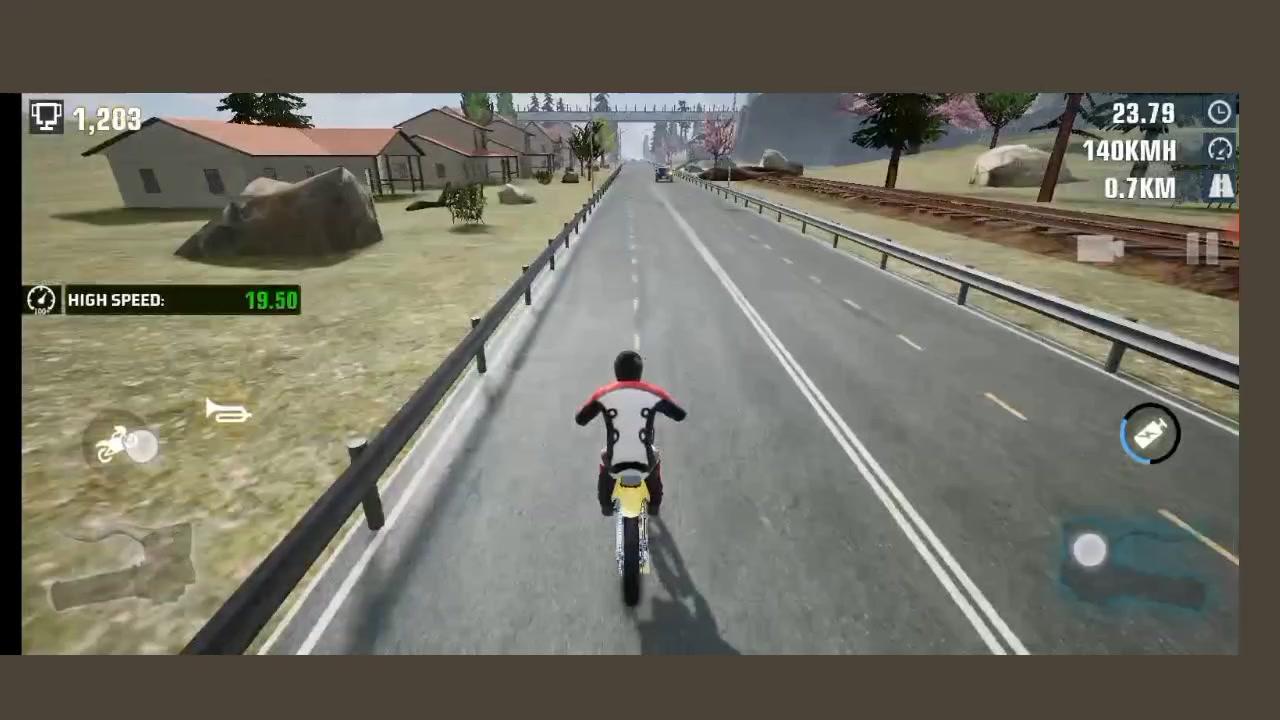This screenshot has height=720, width=1280.
Task: Tap the horn icon to honk
Action: tap(228, 413)
